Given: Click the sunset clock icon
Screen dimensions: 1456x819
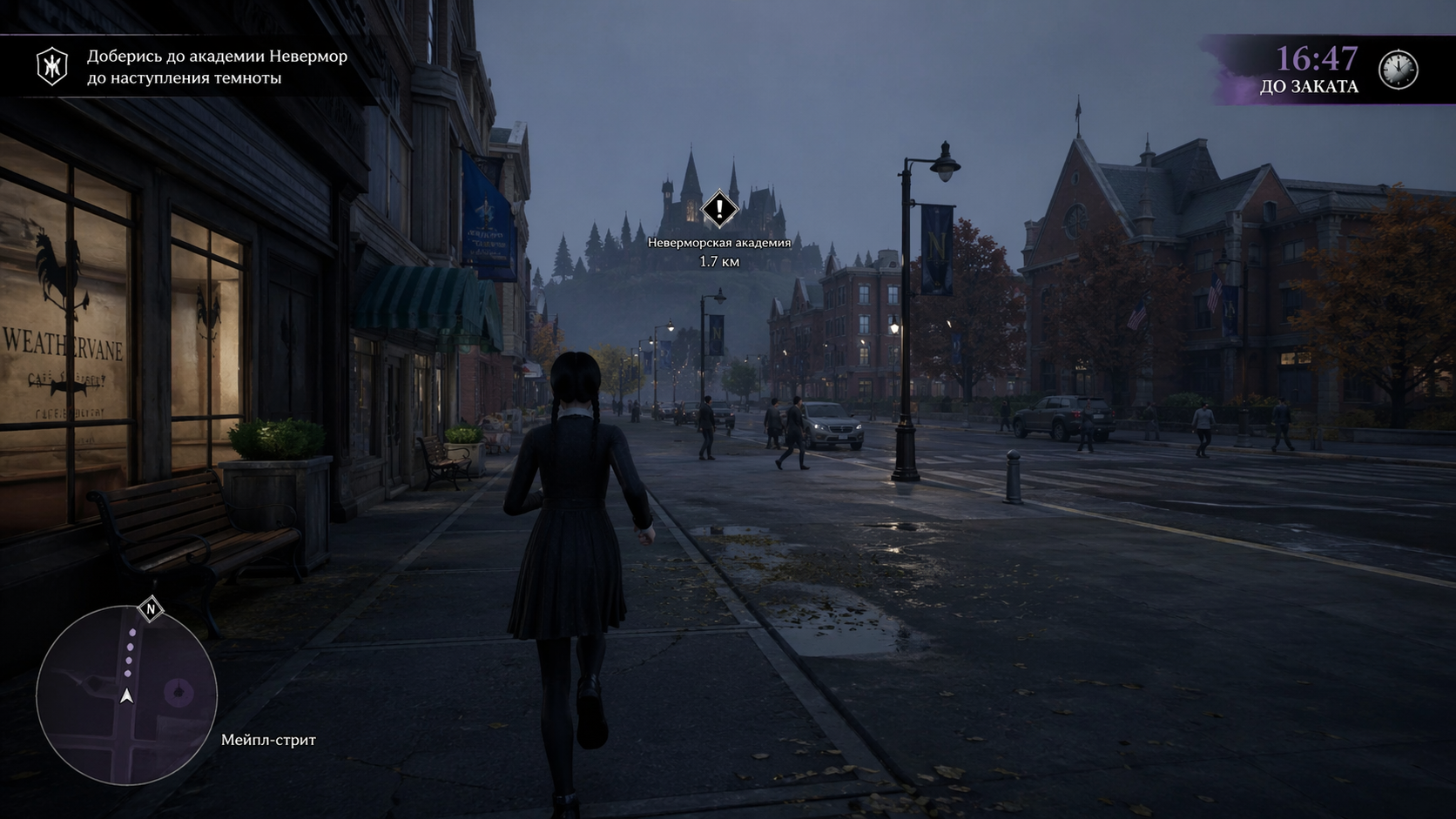Looking at the screenshot, I should click(1398, 69).
